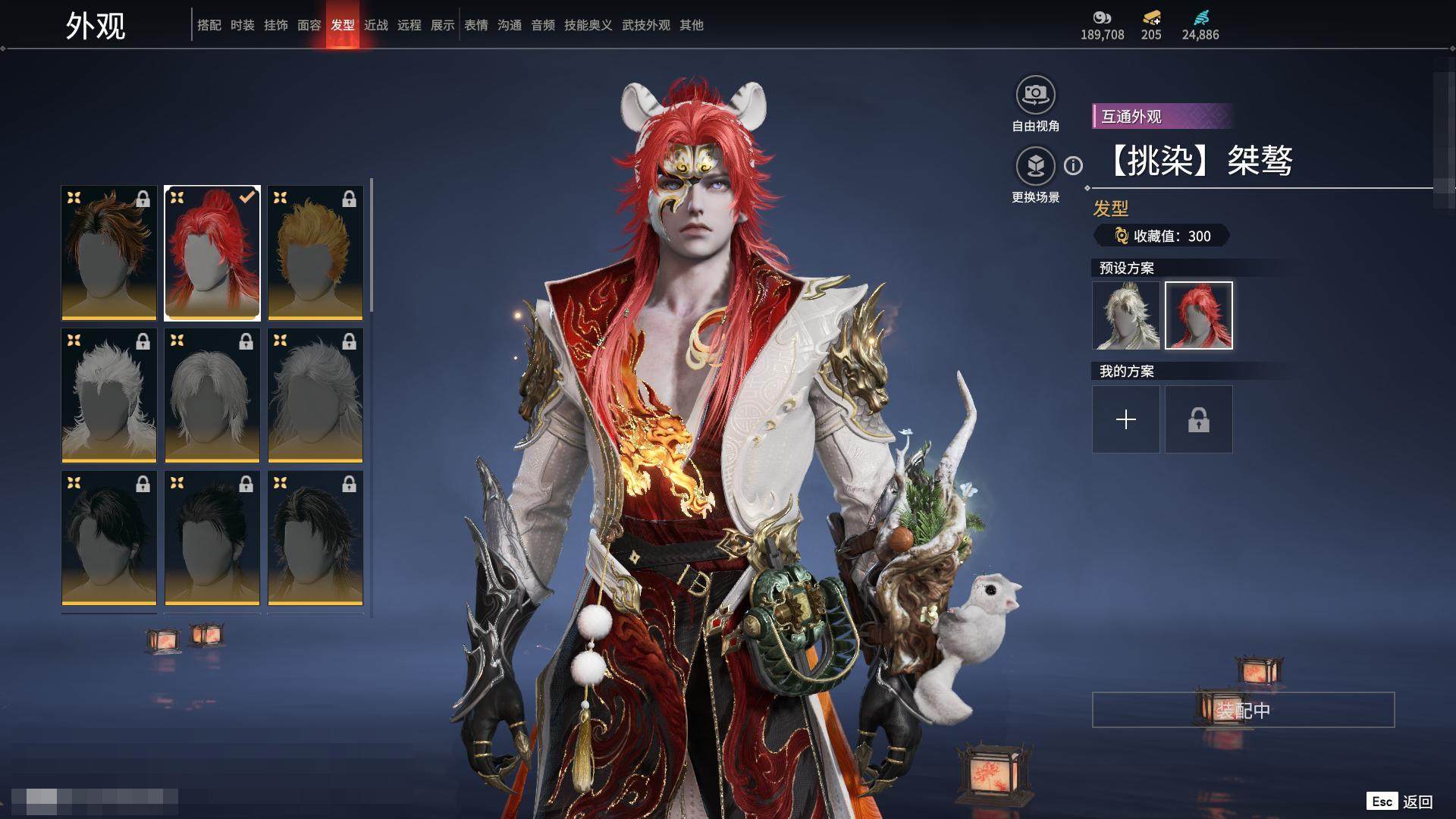Choose the white-blonde preset color scheme

click(x=1125, y=315)
